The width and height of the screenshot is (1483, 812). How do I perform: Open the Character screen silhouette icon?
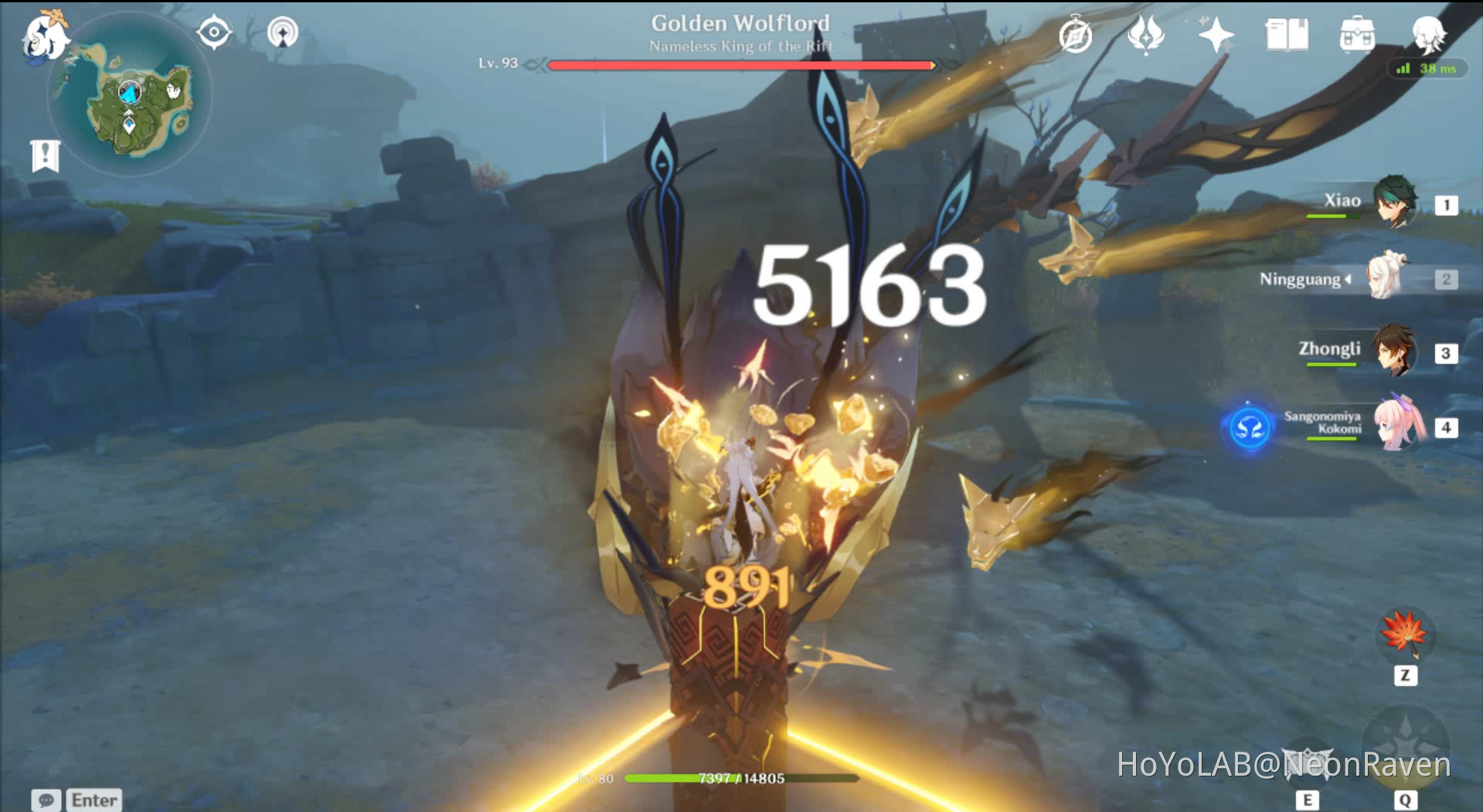tap(1429, 34)
